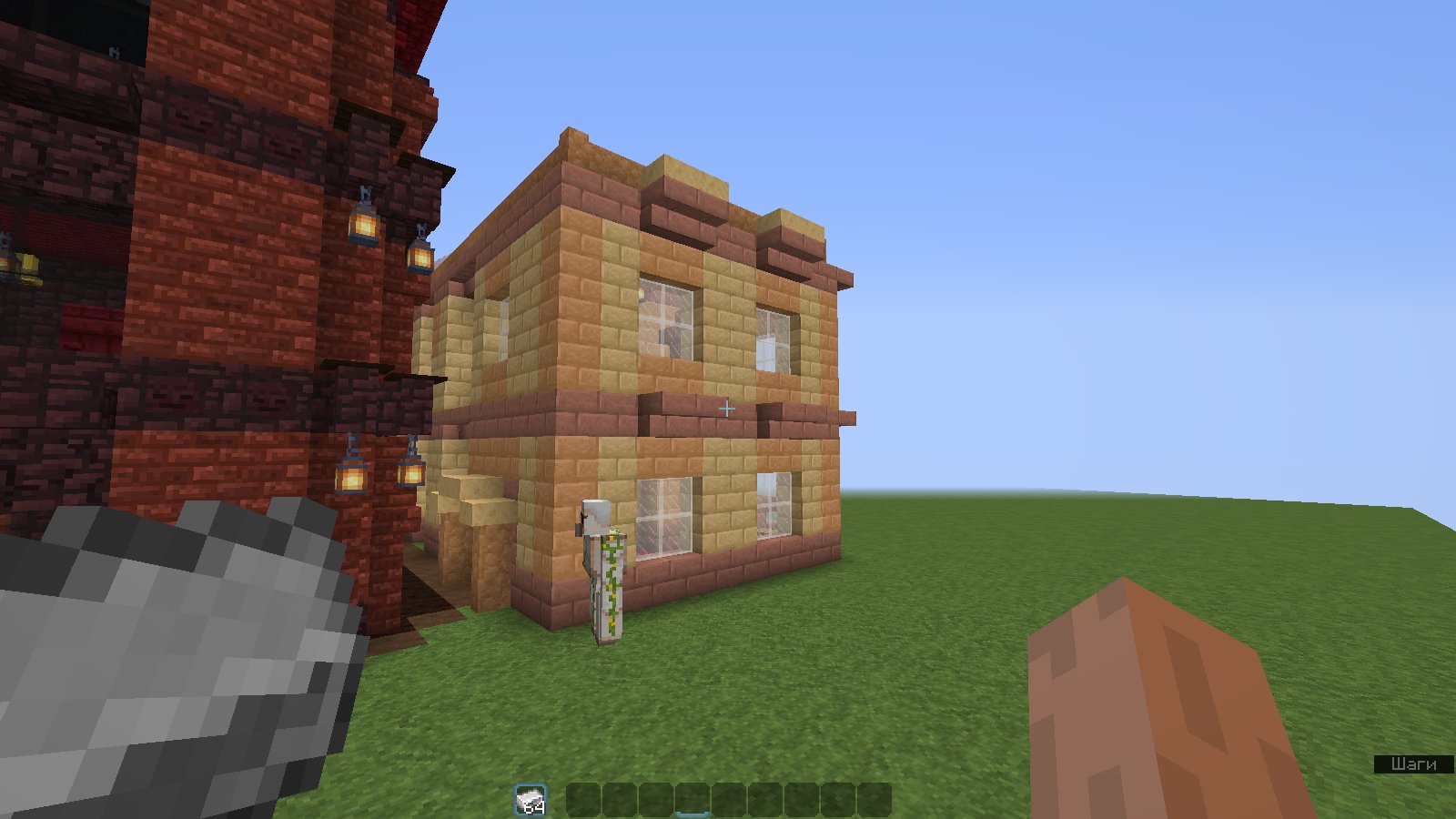Click the crosshair at screen center
The image size is (1456, 819).
coord(727,409)
